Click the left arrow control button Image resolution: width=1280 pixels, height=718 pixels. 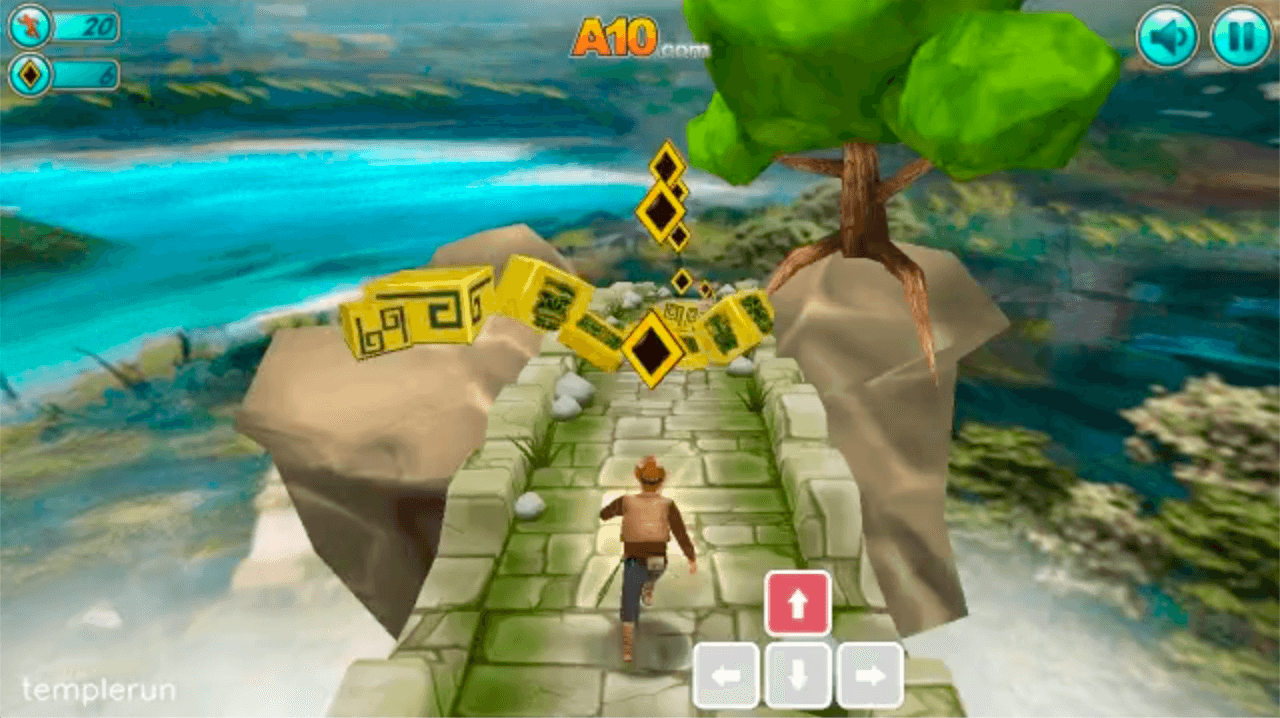[x=726, y=676]
